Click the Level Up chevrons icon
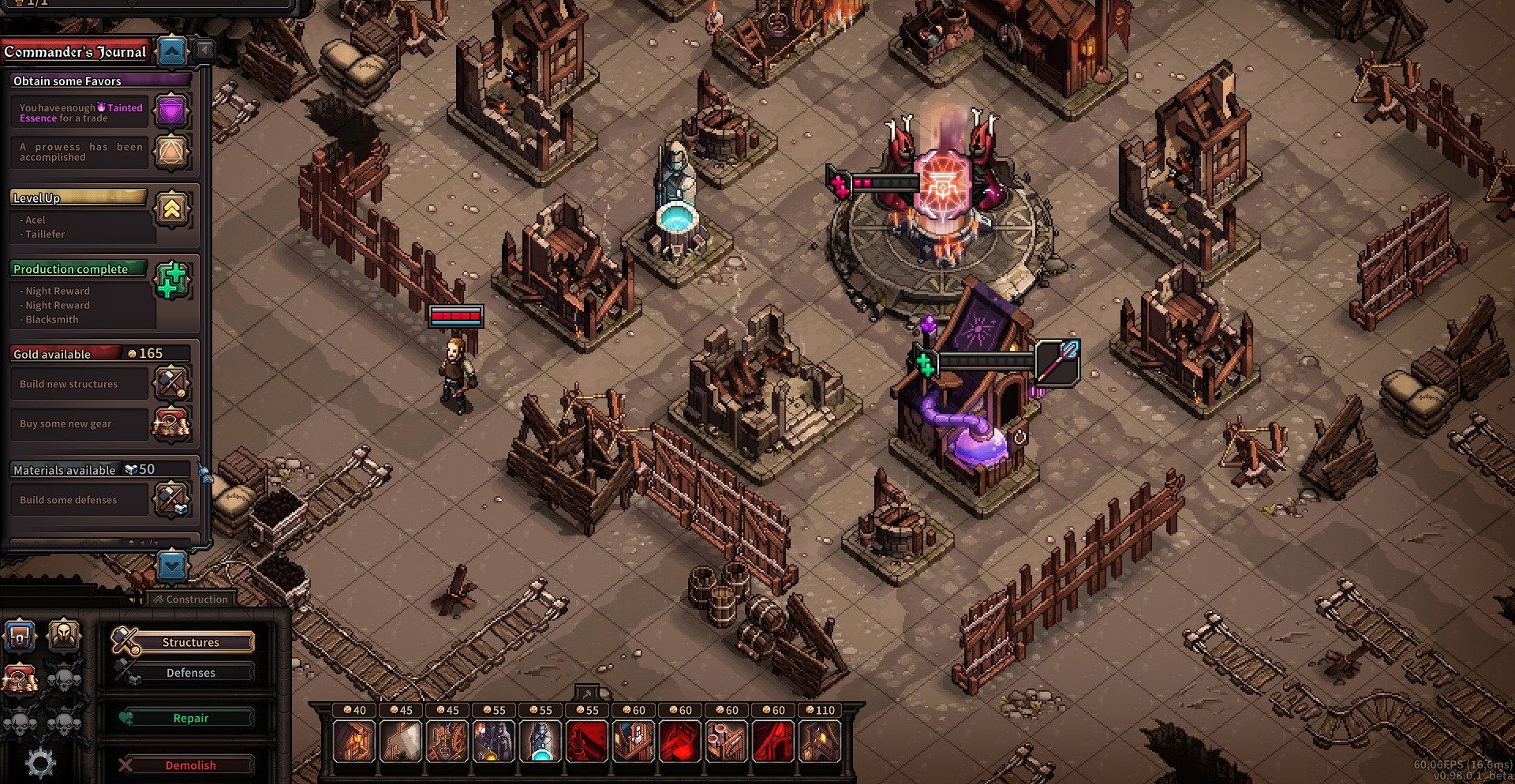Screen dimensions: 1515x784 (x=171, y=209)
